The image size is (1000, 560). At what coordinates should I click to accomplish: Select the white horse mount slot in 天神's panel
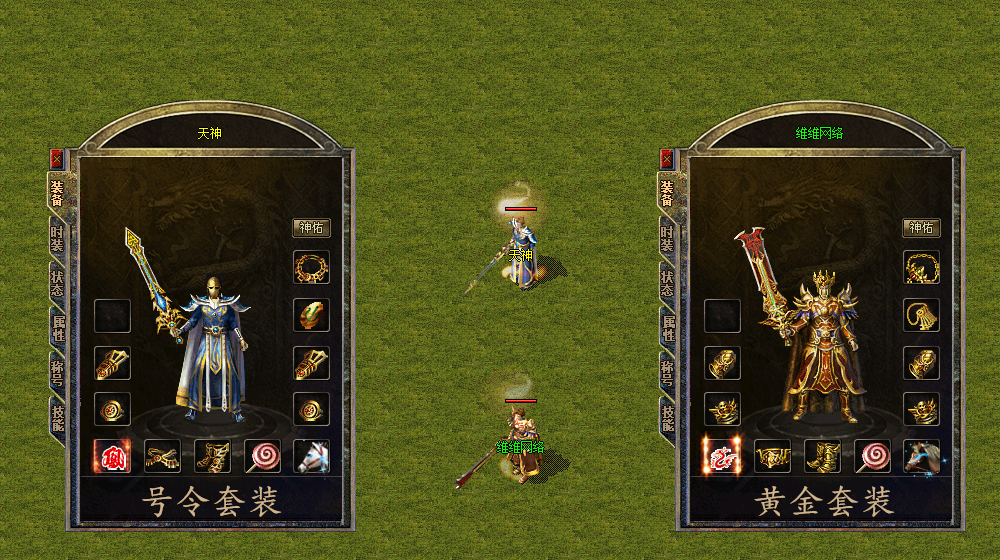pyautogui.click(x=311, y=456)
